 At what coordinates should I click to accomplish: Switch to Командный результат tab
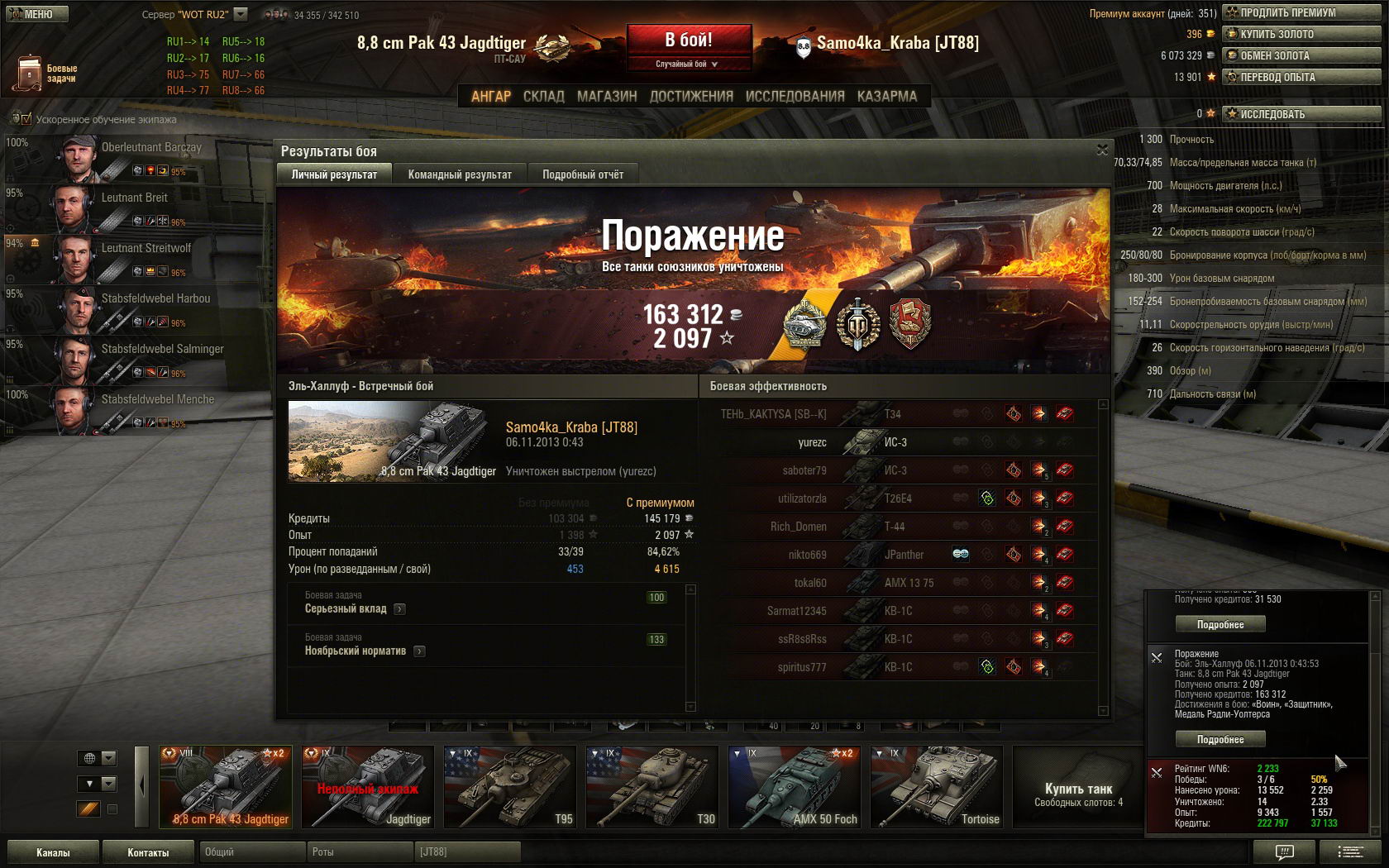pos(460,174)
